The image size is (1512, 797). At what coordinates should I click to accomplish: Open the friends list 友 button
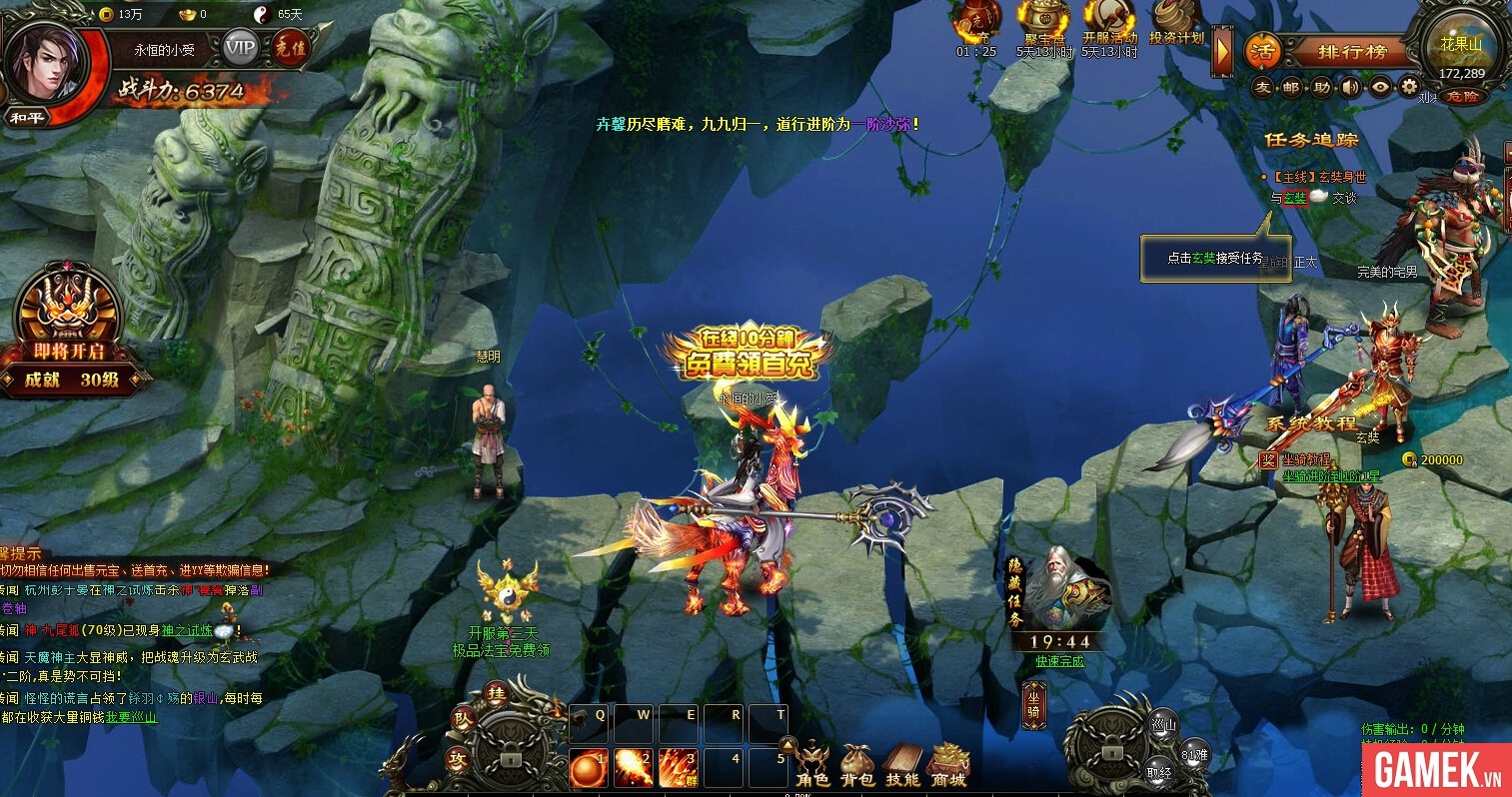1263,88
